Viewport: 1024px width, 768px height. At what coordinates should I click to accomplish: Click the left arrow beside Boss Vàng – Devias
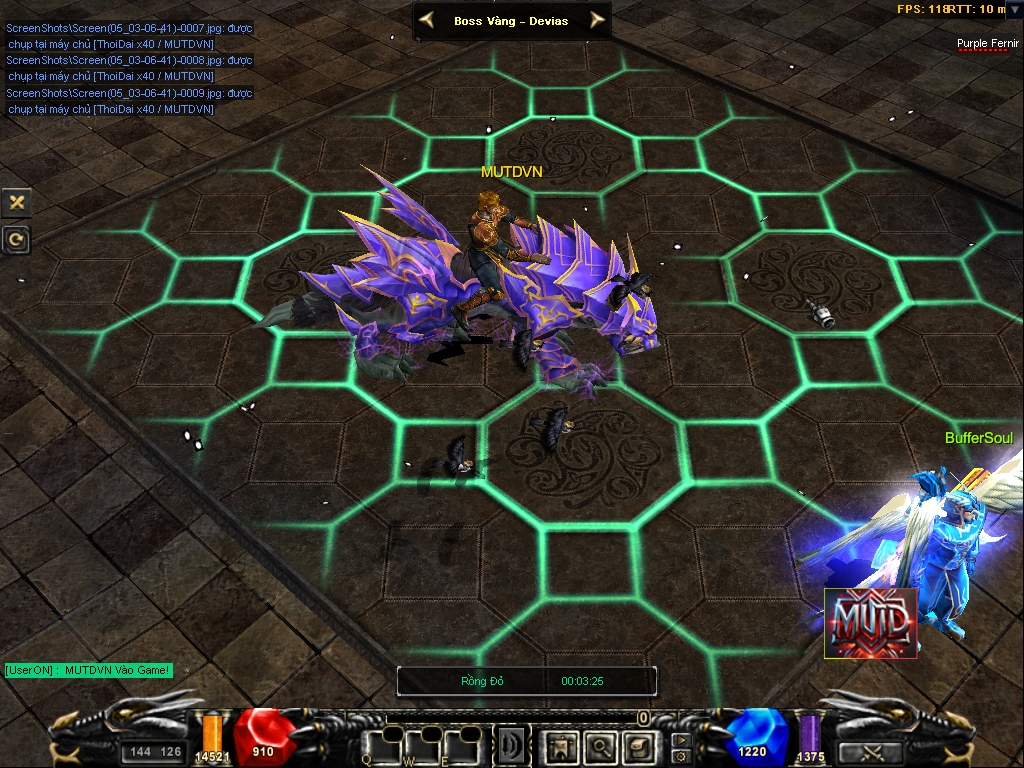427,19
